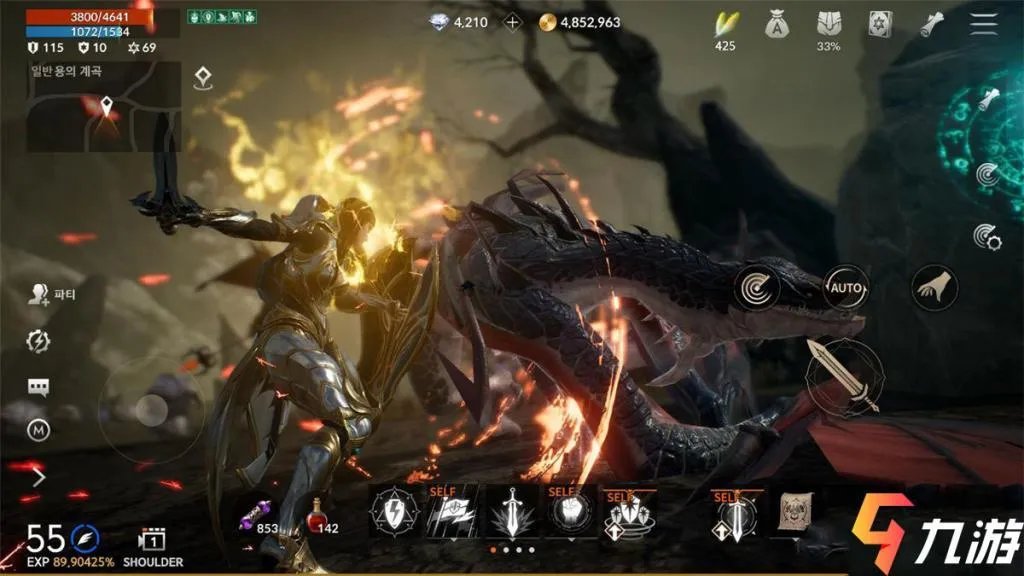
Task: Click the circled M button
Action: [38, 430]
